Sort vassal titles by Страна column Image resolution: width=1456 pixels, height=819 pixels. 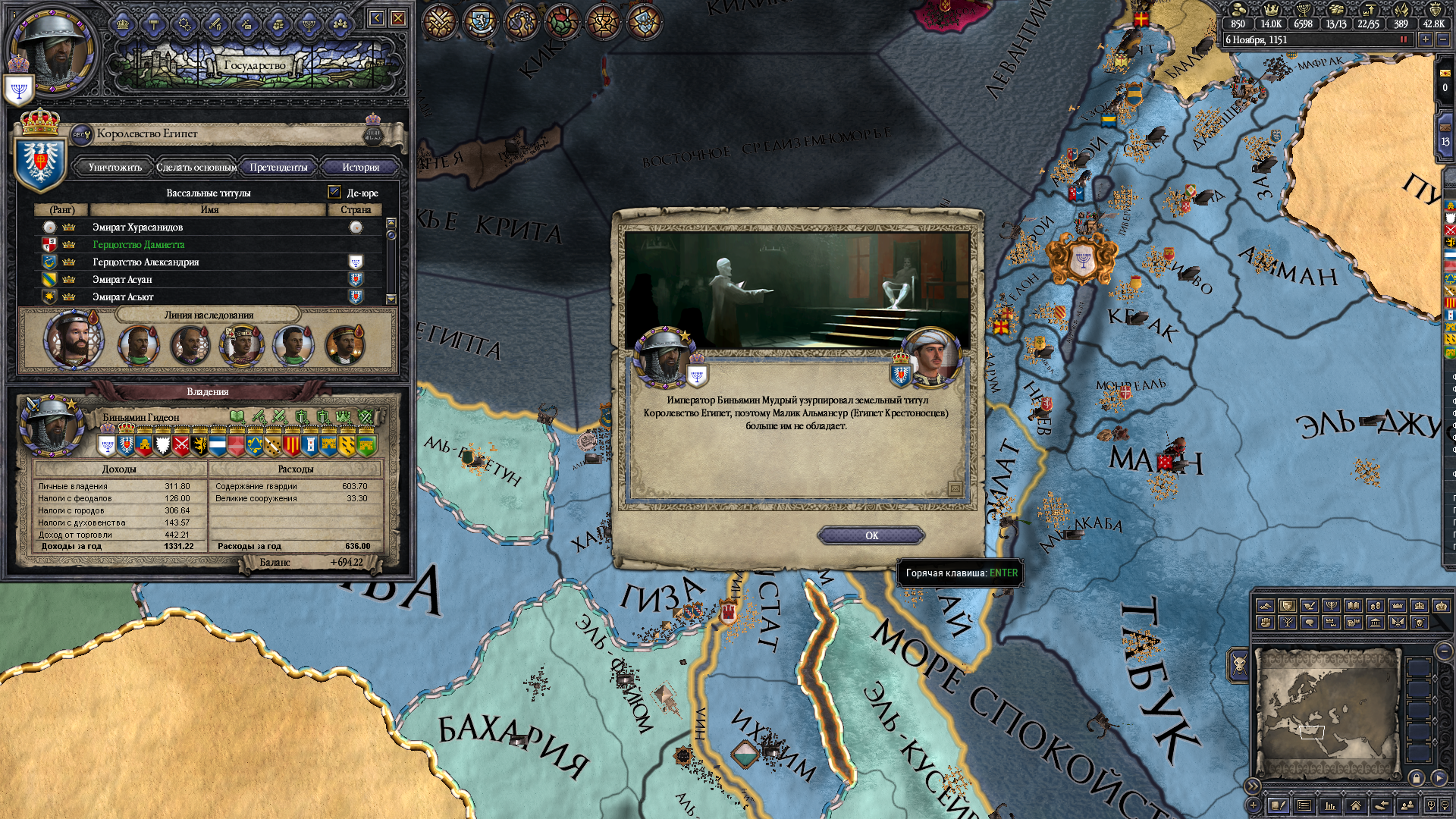(356, 209)
